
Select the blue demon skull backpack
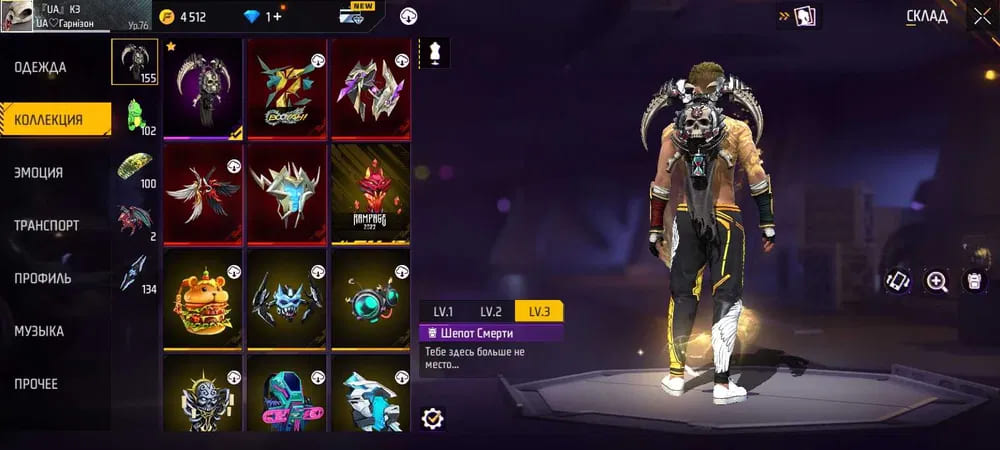(287, 300)
